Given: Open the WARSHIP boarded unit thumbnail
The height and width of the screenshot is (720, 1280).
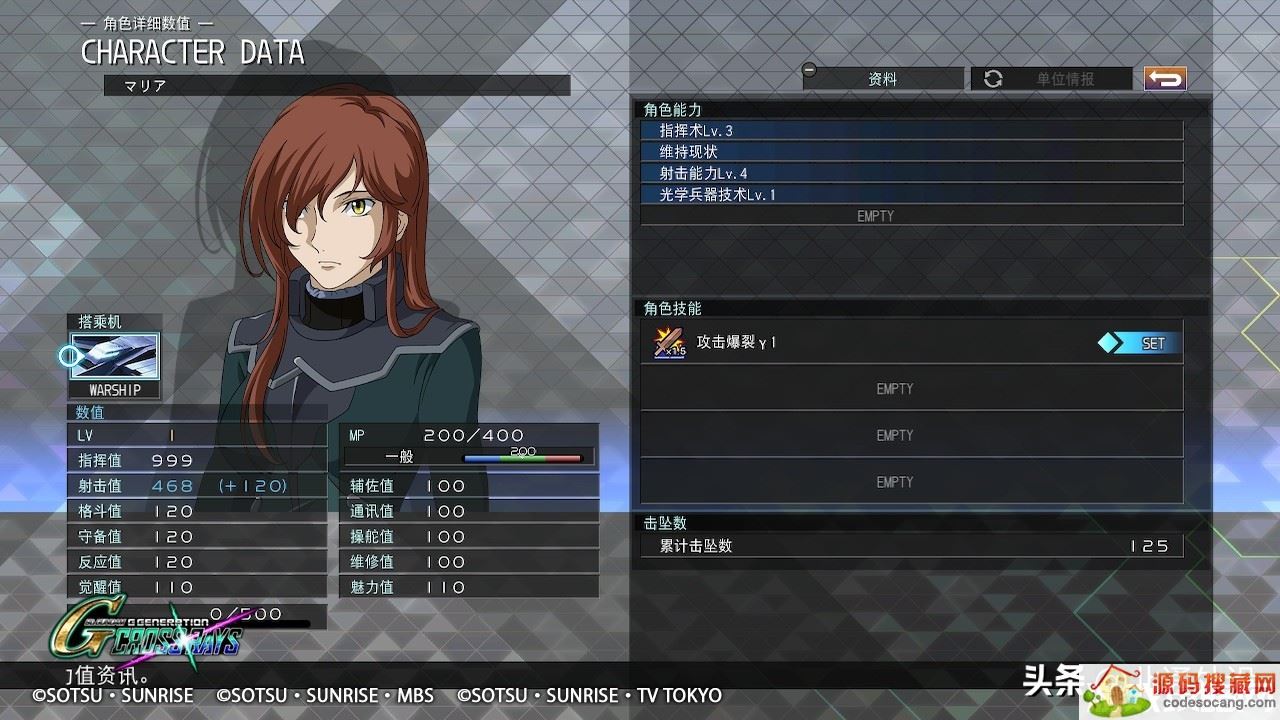Looking at the screenshot, I should pyautogui.click(x=114, y=357).
